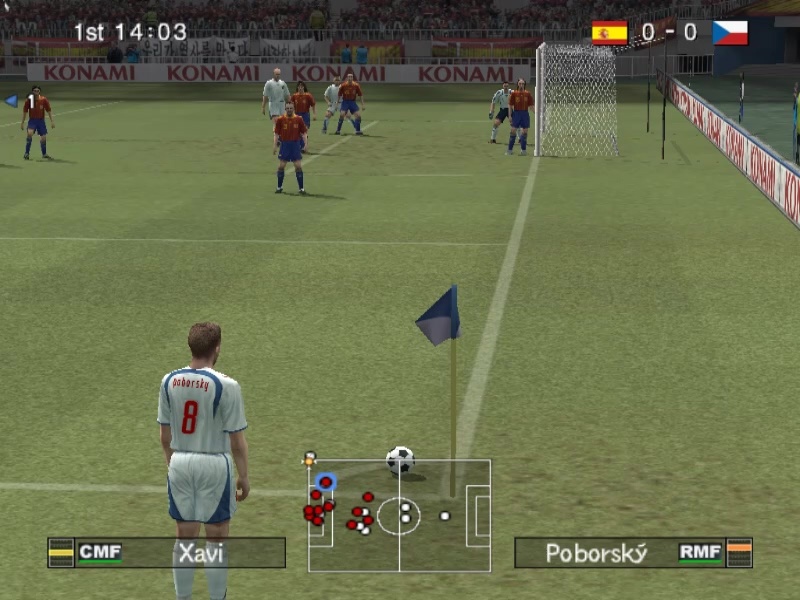Click the RMF position badge
The width and height of the screenshot is (800, 600).
(x=700, y=552)
